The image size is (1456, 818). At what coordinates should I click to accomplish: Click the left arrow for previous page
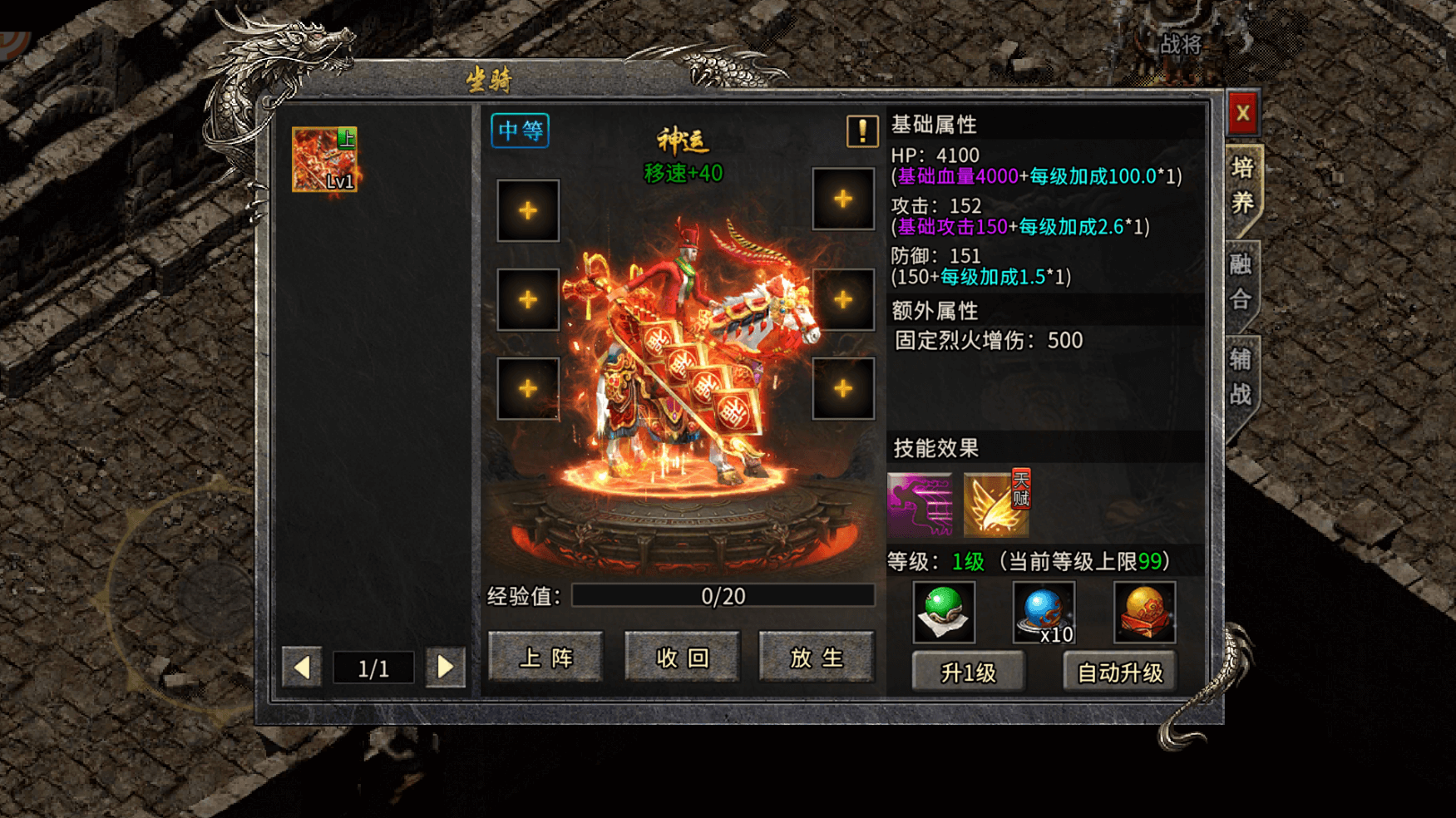[x=303, y=668]
